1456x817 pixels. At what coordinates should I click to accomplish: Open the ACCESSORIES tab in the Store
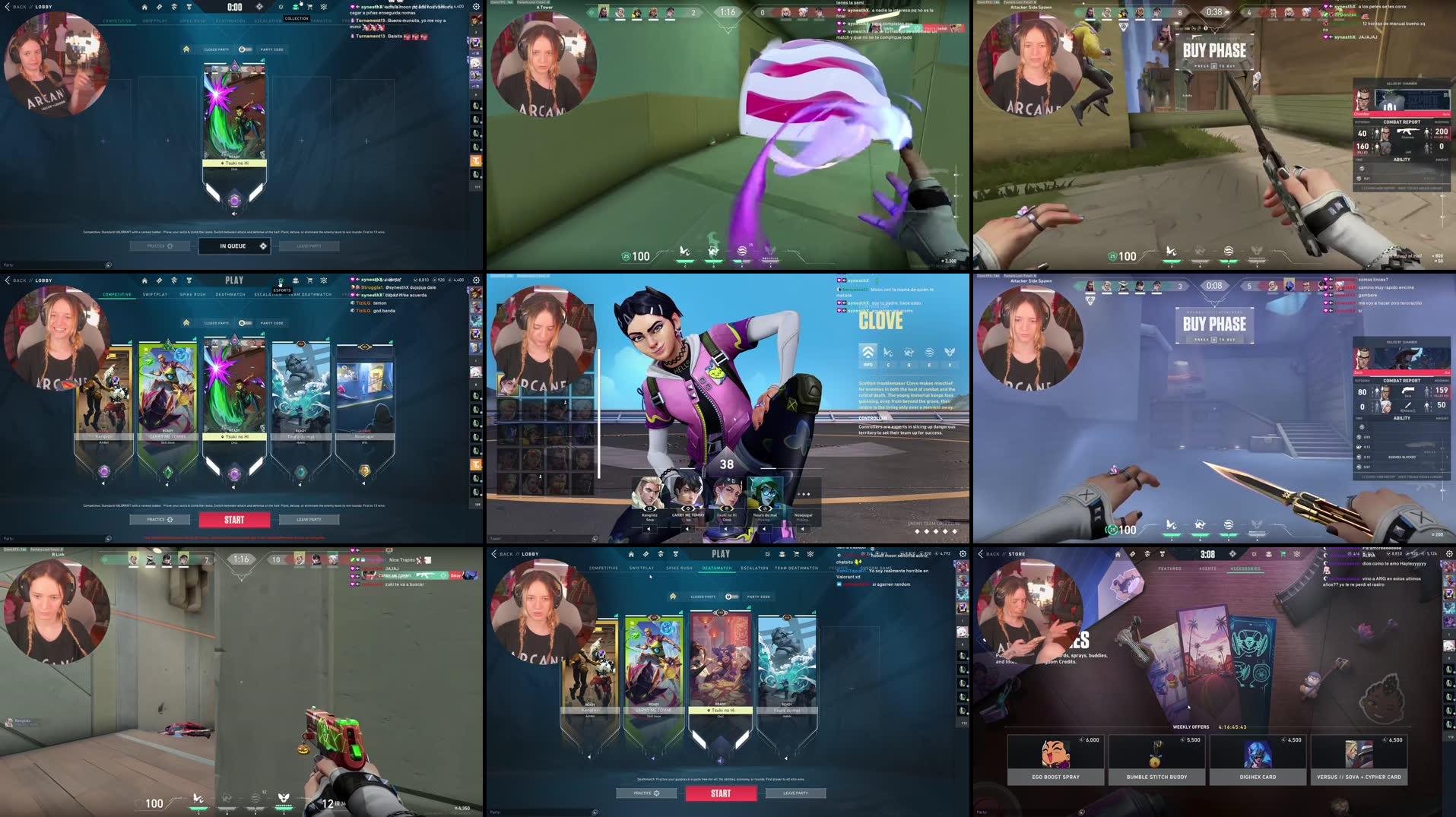(x=1245, y=568)
